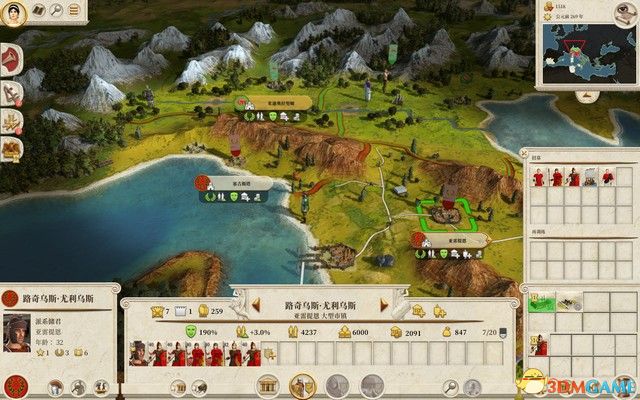Viewport: 640px width, 400px height.
Task: Open the recruitment helmet button
Action: tap(300, 387)
